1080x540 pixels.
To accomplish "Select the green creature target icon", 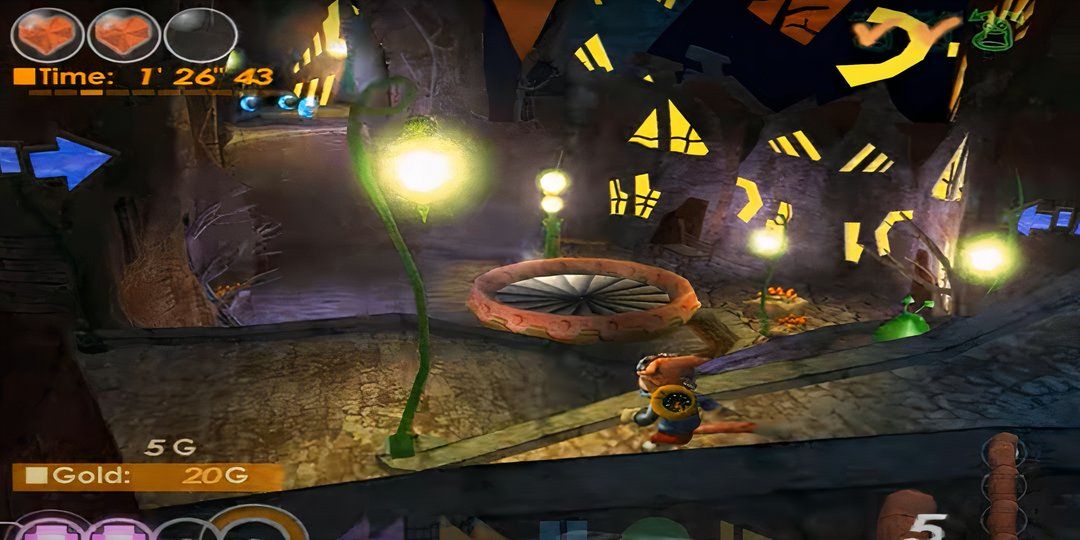I will pyautogui.click(x=990, y=32).
